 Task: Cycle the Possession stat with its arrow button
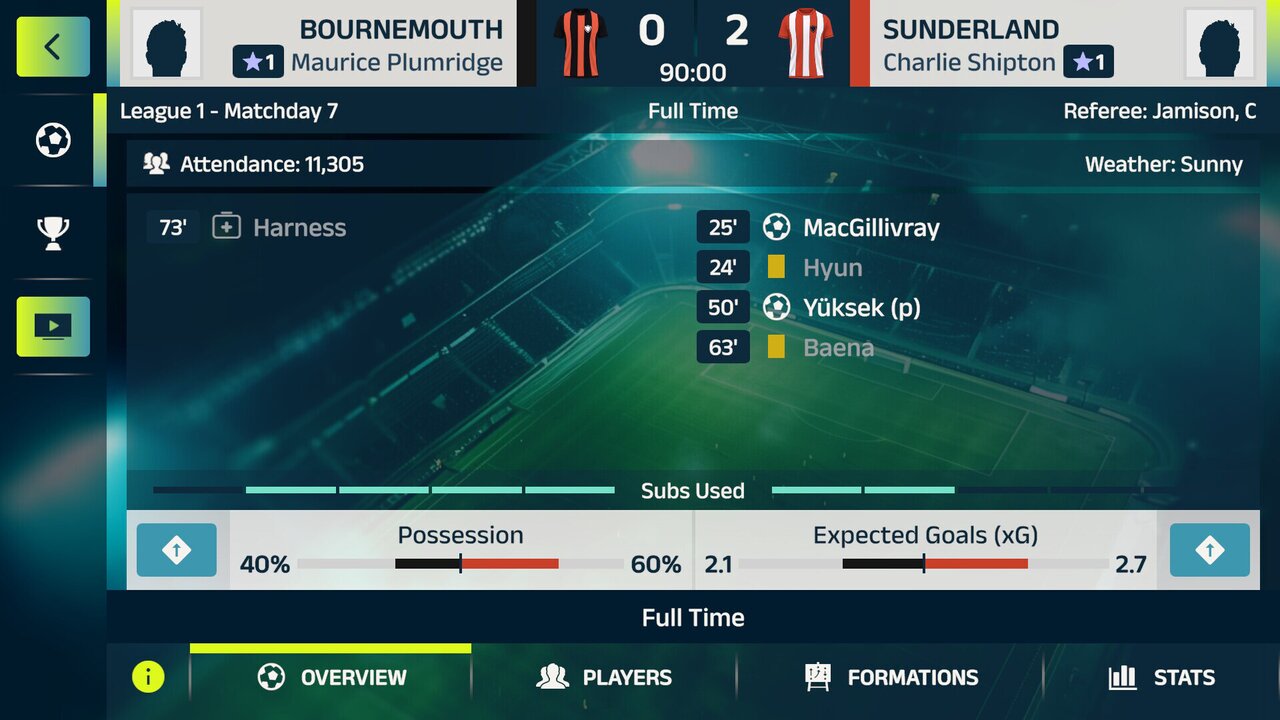tap(177, 550)
